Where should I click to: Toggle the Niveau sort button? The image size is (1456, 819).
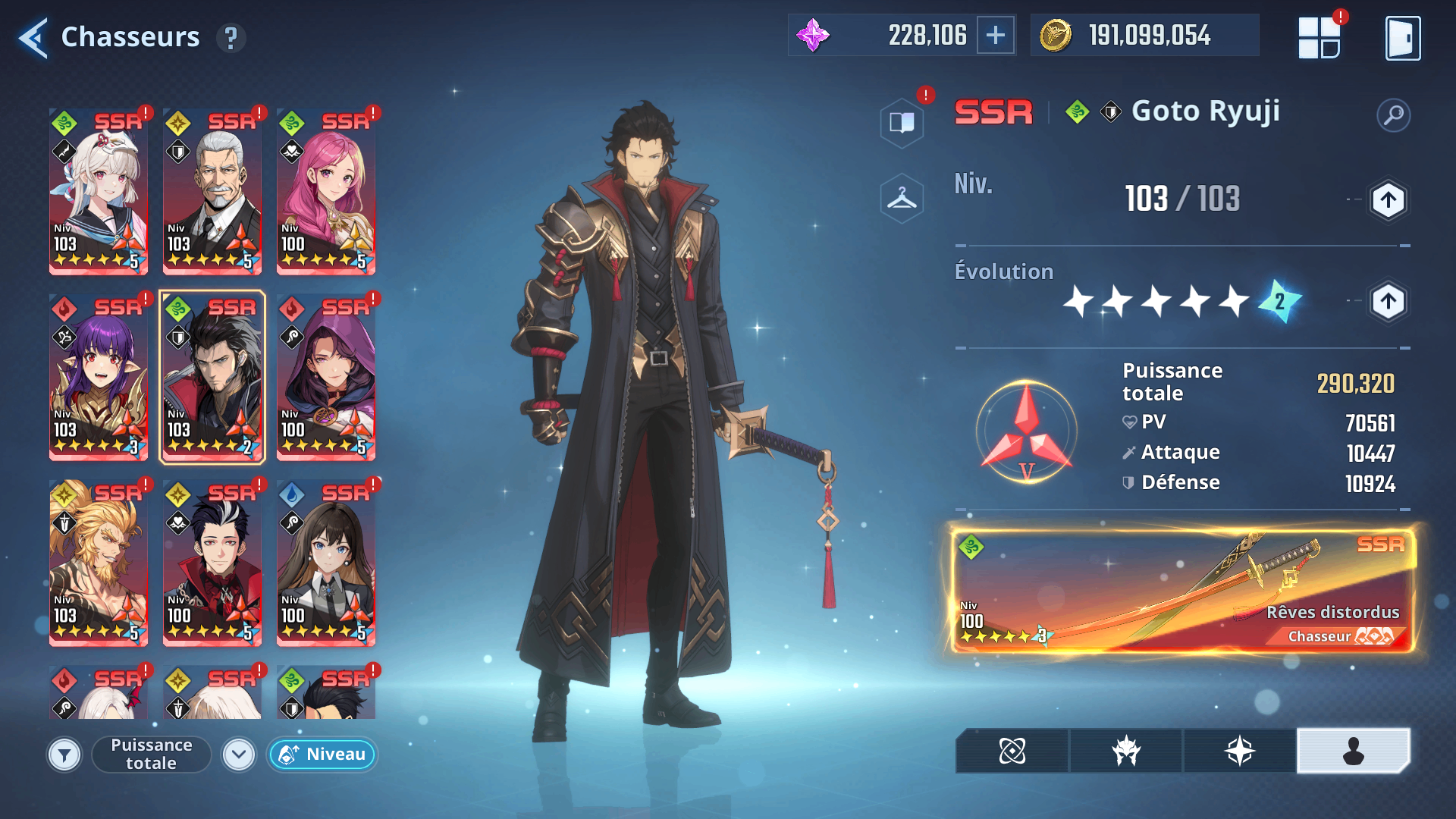322,755
